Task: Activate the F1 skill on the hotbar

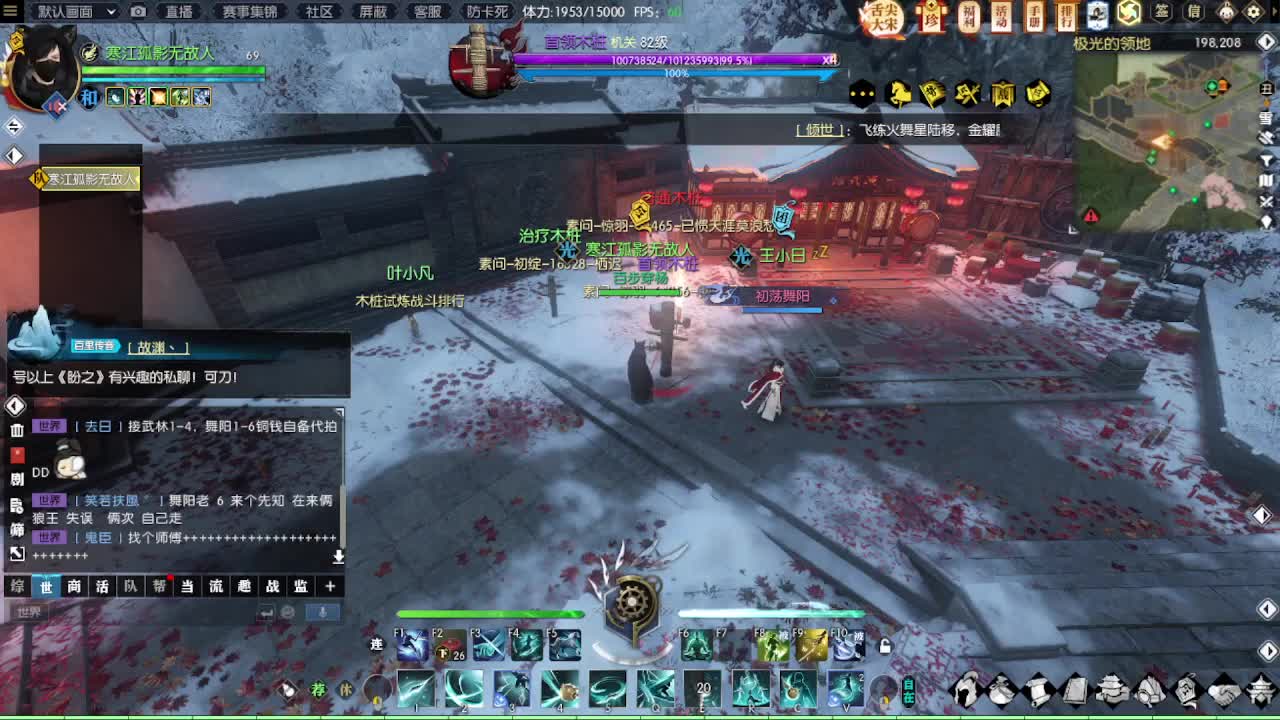Action: (414, 645)
